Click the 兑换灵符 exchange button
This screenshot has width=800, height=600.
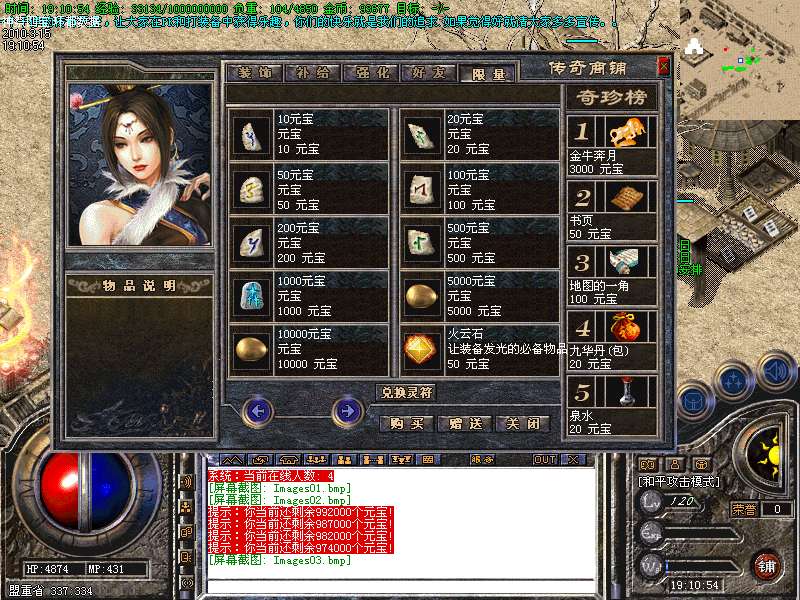(x=406, y=392)
